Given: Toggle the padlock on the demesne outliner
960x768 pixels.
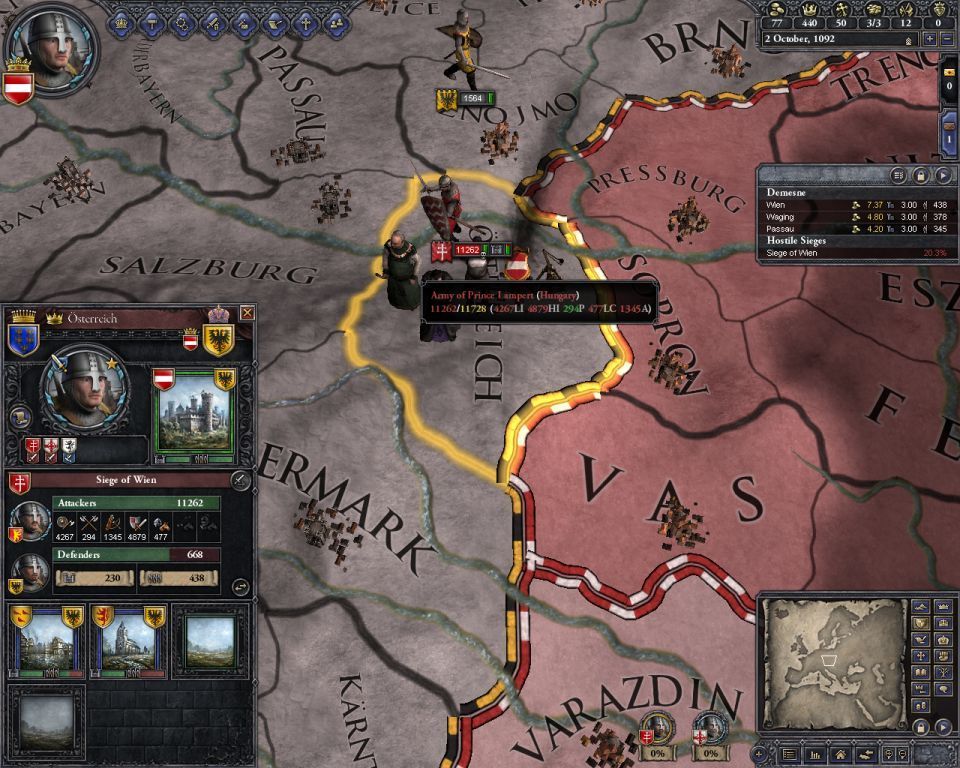Looking at the screenshot, I should click(923, 175).
